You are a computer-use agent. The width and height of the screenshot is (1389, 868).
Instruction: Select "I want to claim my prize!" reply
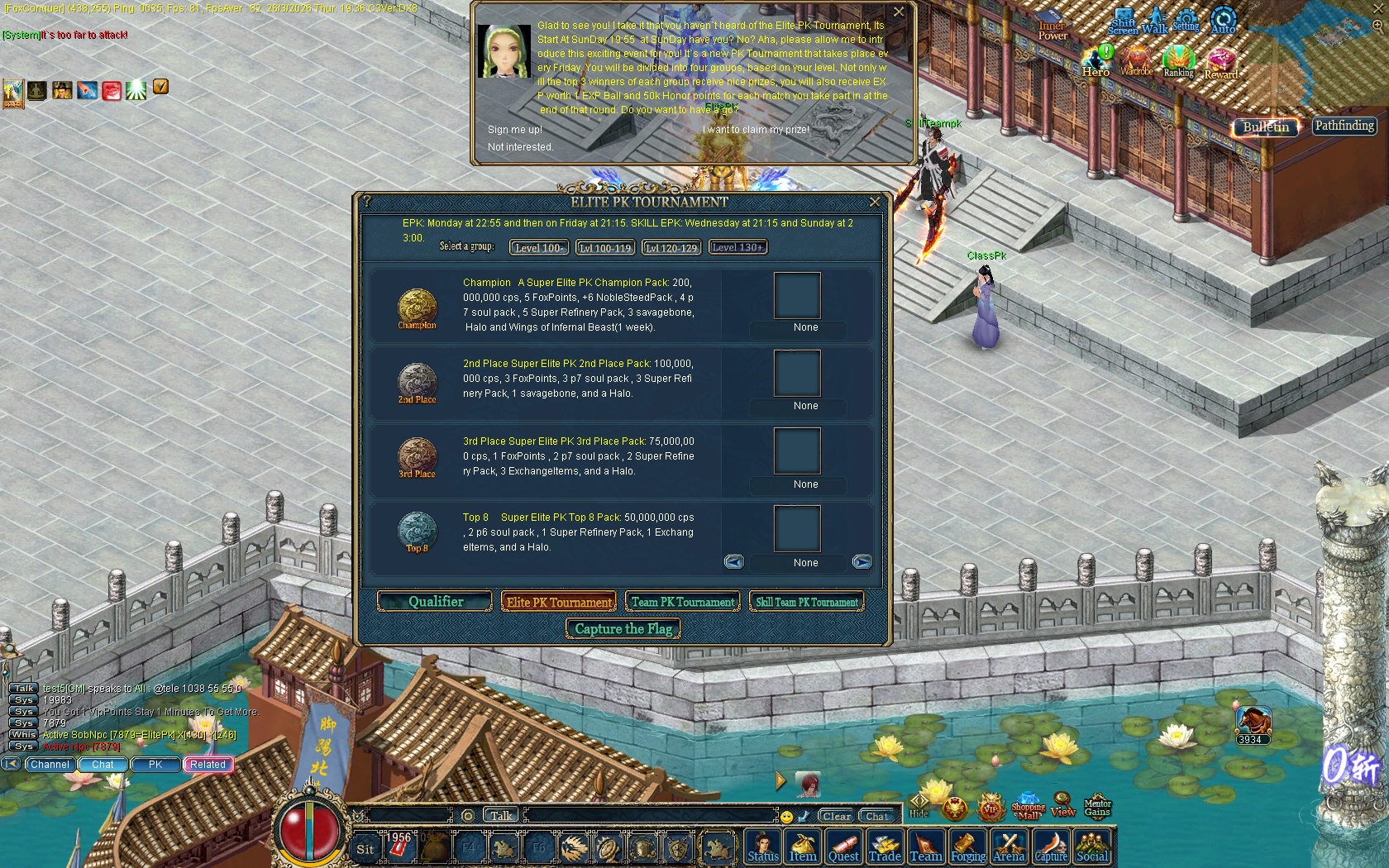coord(756,130)
